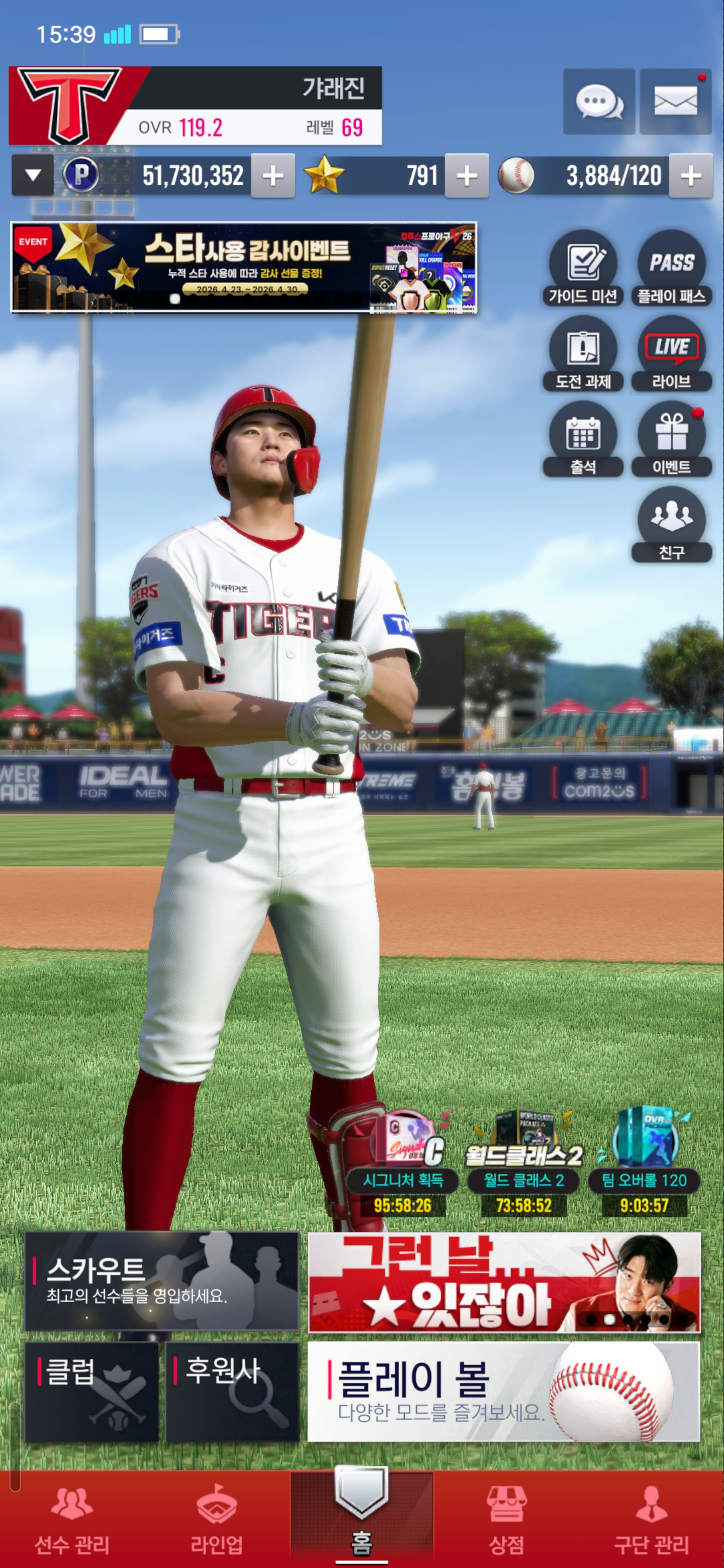Screen dimensions: 724x1568
Task: Check 출석 attendance calendar
Action: [583, 439]
